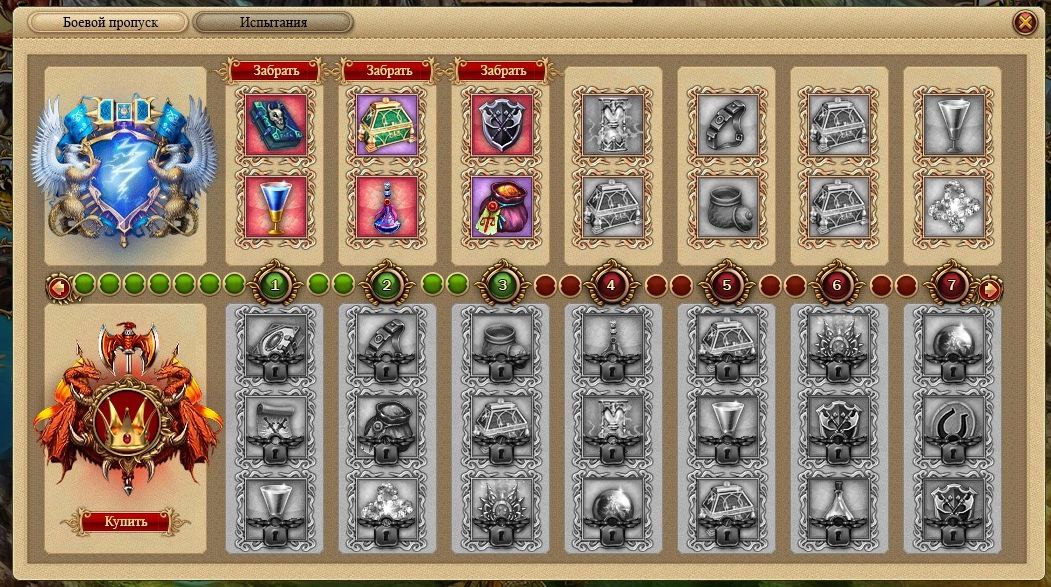The height and width of the screenshot is (587, 1051).
Task: Choose the green treasure chest reward
Action: [388, 125]
